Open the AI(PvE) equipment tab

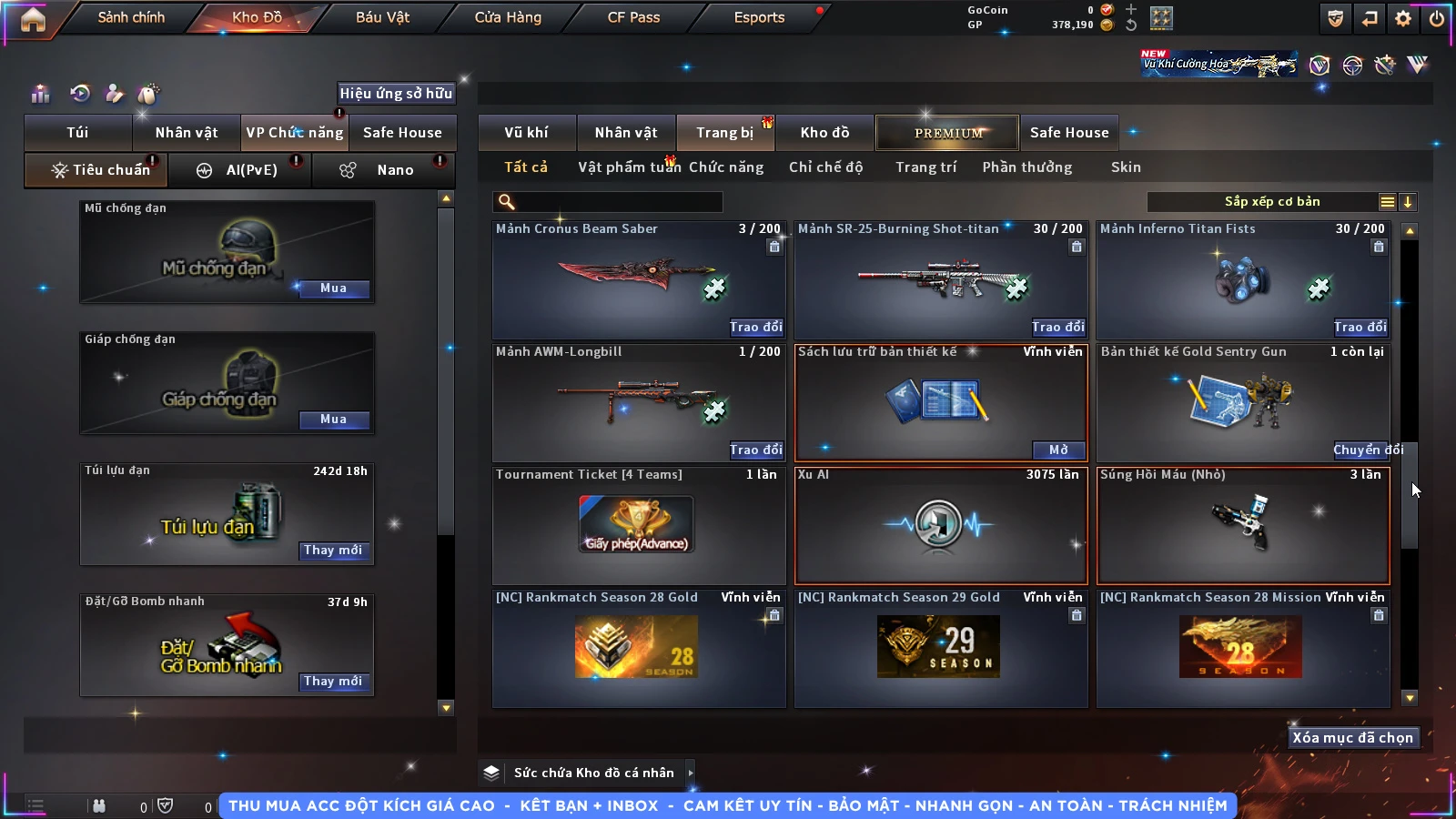[240, 170]
